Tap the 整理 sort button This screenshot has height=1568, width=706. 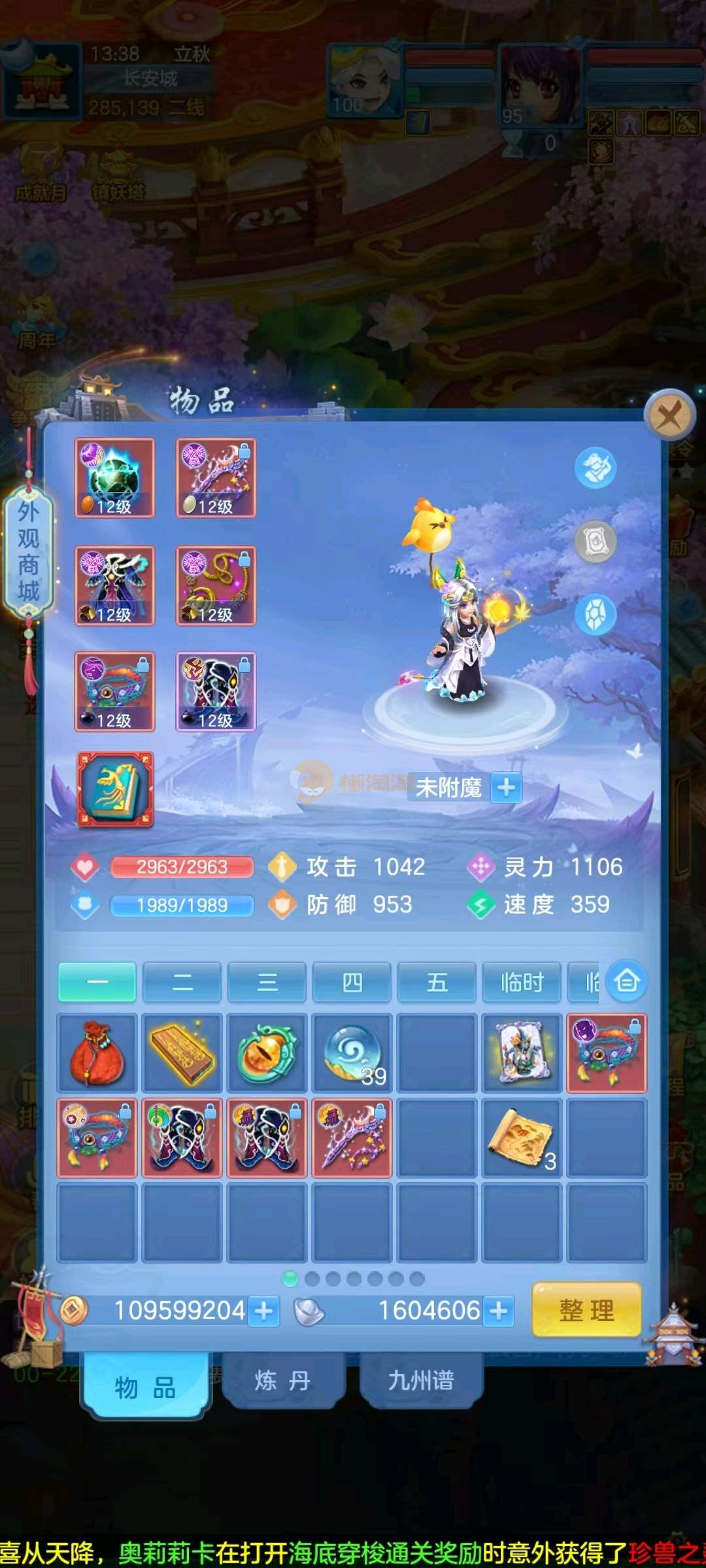(586, 1309)
